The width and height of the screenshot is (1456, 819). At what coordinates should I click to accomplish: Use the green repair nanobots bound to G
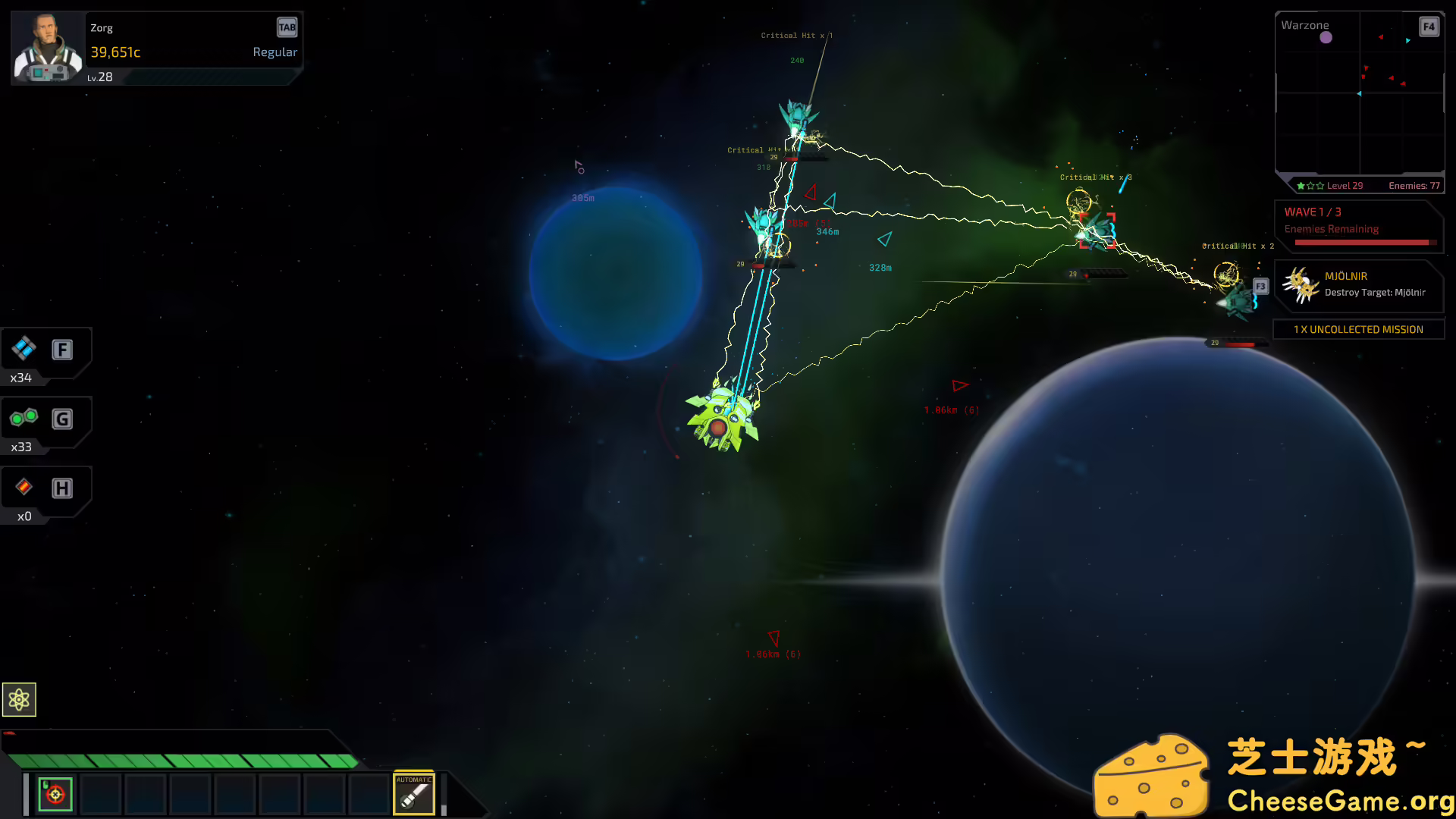[x=24, y=418]
